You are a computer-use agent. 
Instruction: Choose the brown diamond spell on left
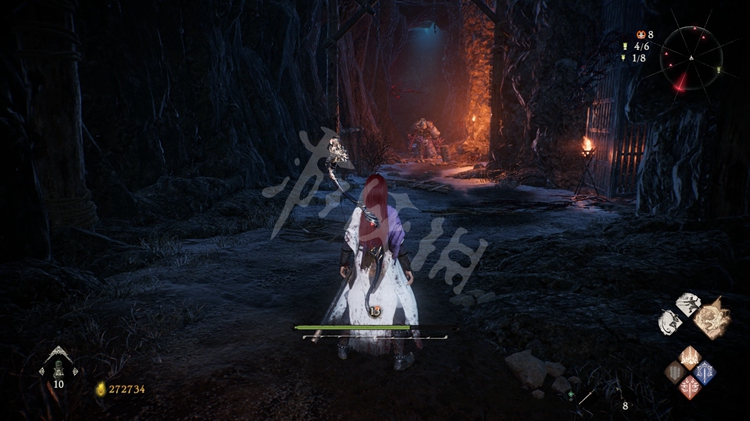[676, 372]
